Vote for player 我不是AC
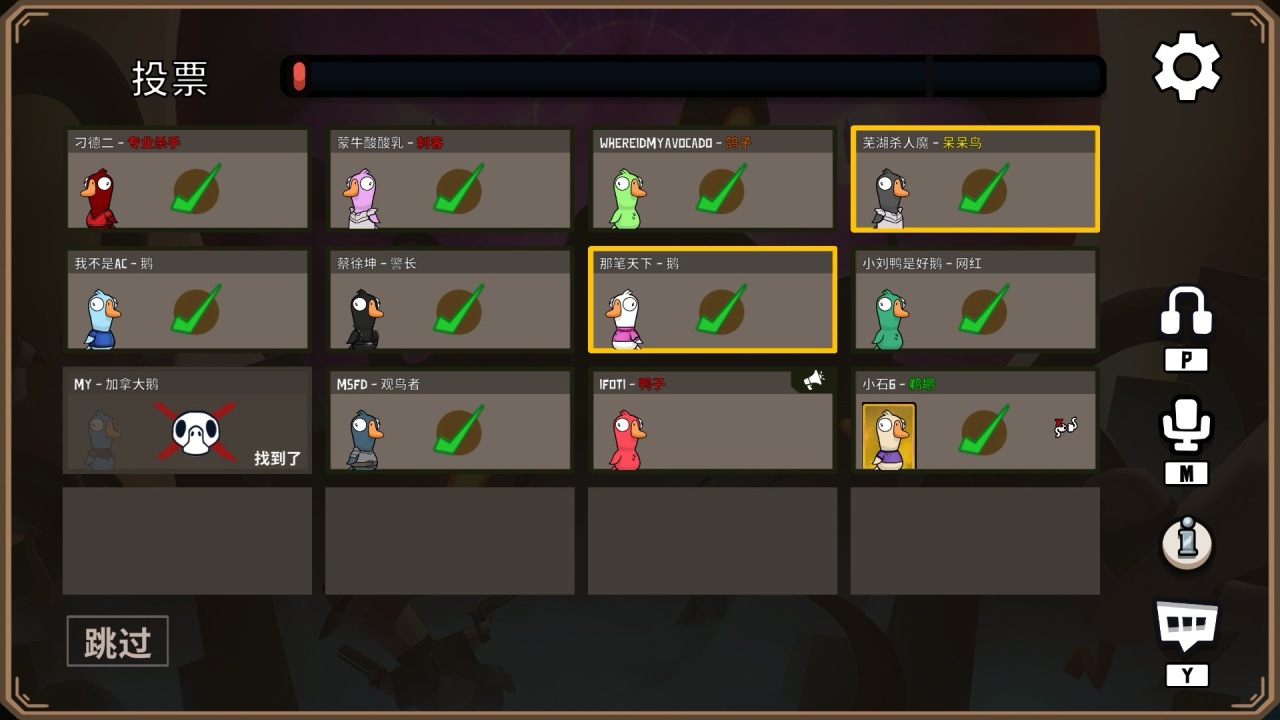This screenshot has height=720, width=1280. (188, 300)
